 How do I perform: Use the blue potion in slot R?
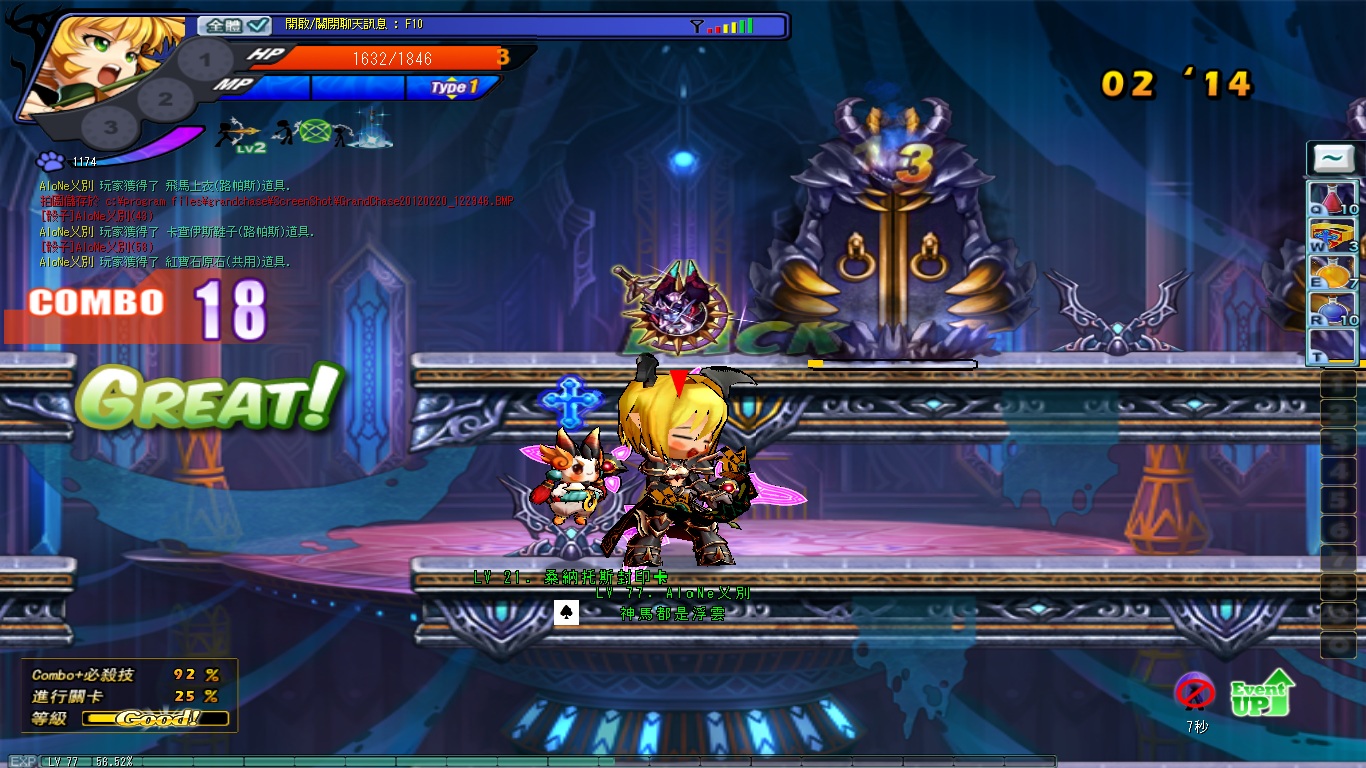(x=1333, y=309)
